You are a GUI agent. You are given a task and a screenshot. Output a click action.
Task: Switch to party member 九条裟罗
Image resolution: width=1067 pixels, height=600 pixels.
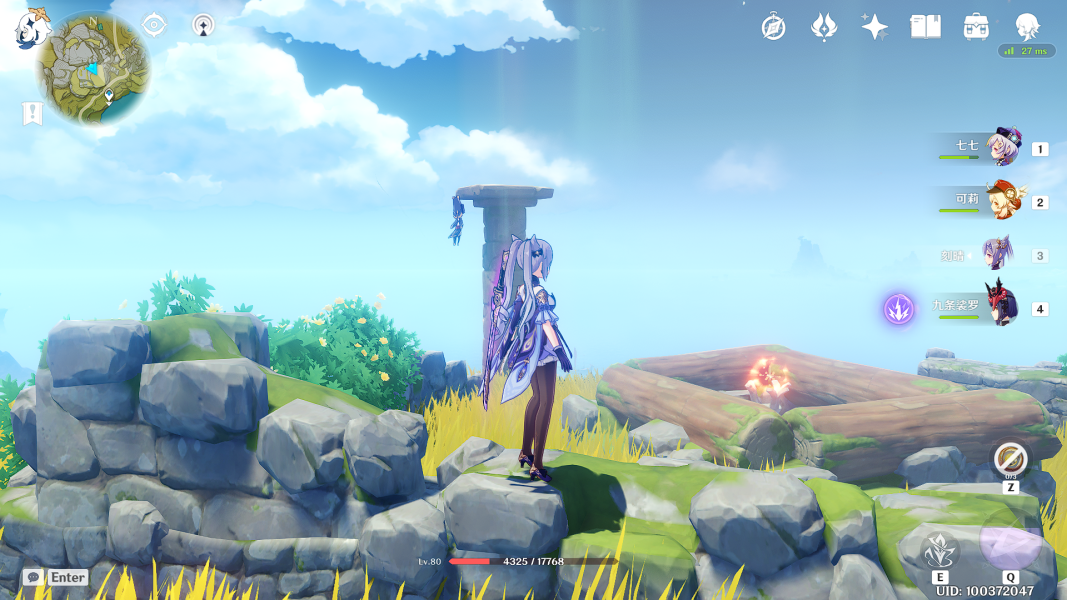tap(1001, 306)
